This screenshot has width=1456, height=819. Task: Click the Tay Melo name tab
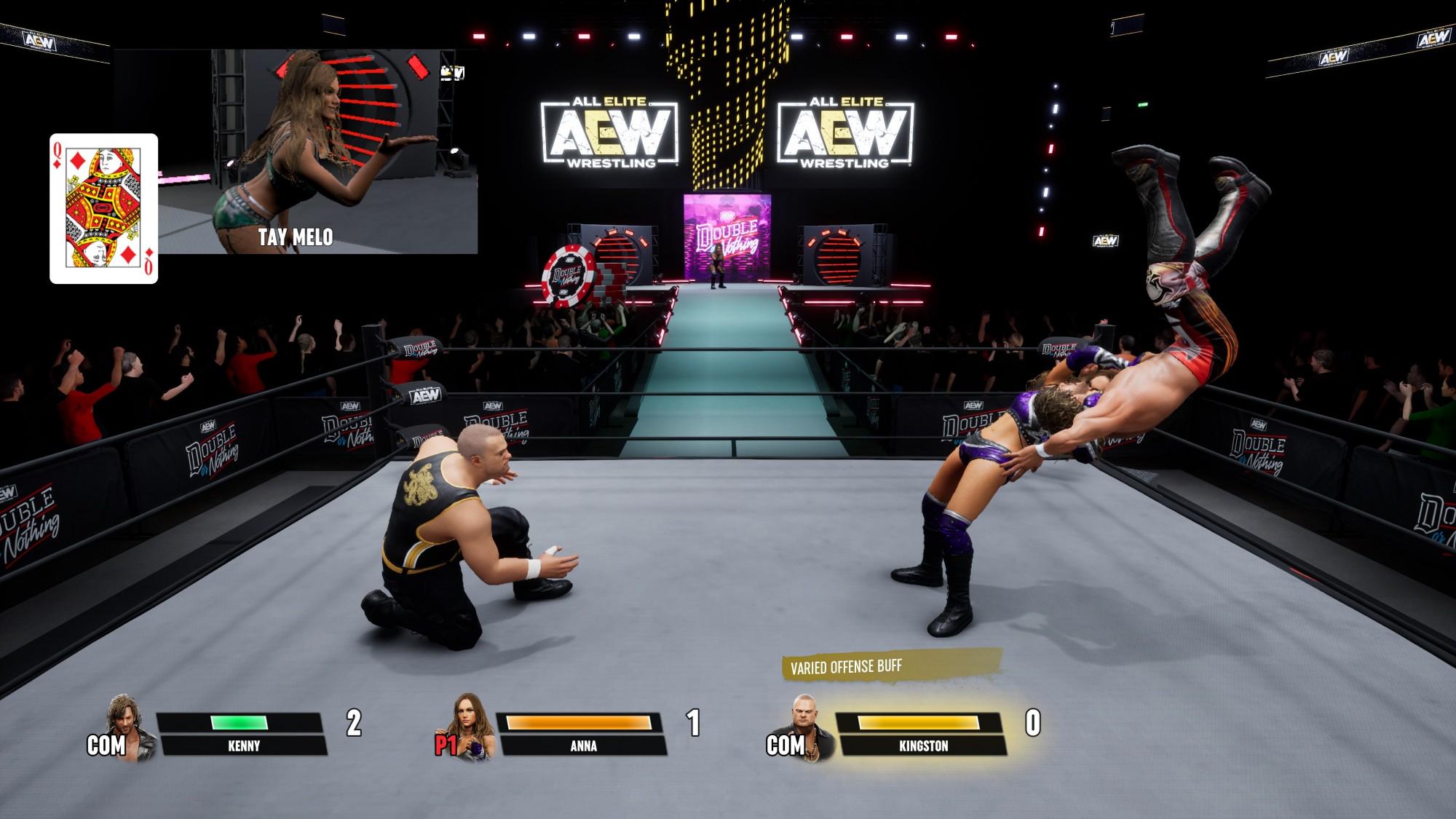pyautogui.click(x=296, y=235)
